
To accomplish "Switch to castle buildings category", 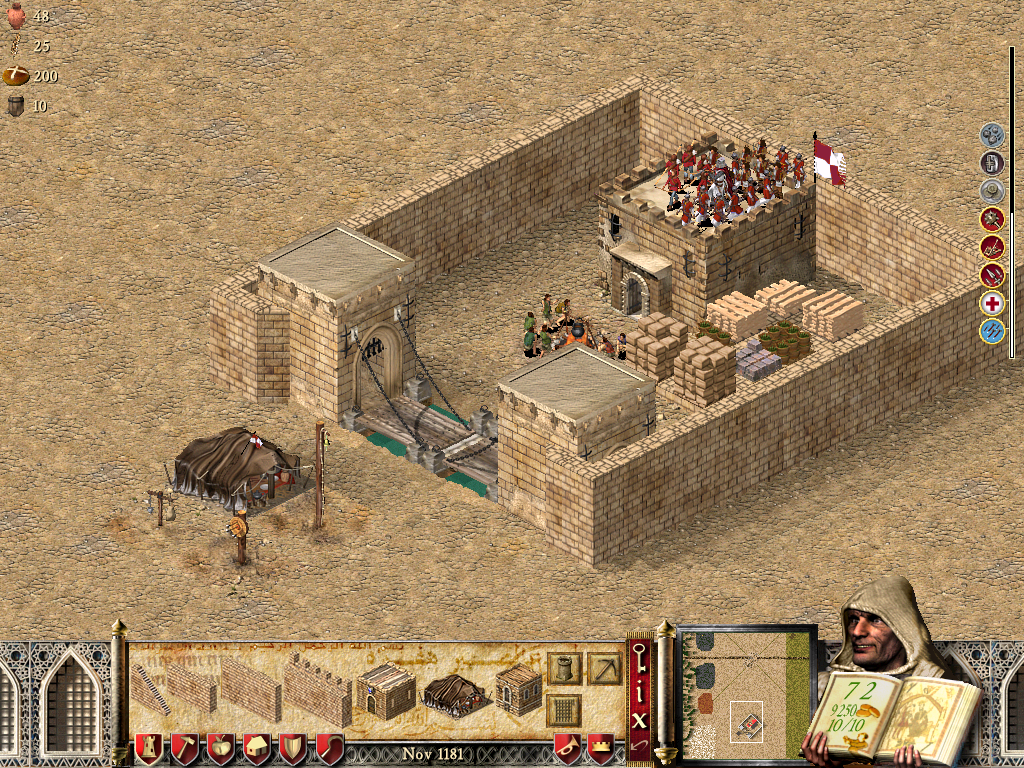I will (148, 747).
